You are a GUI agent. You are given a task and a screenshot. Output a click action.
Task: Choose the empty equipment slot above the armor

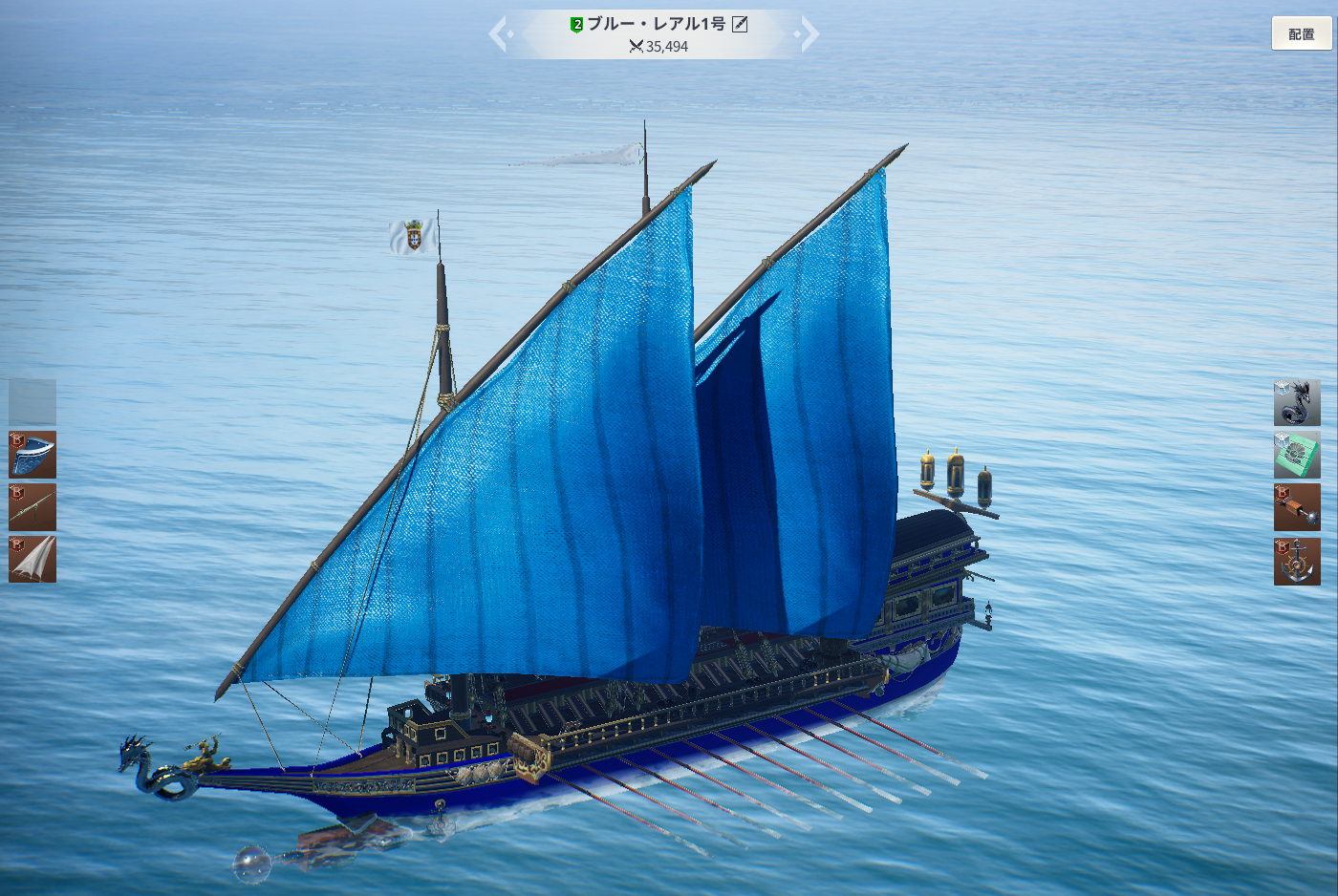pyautogui.click(x=32, y=402)
